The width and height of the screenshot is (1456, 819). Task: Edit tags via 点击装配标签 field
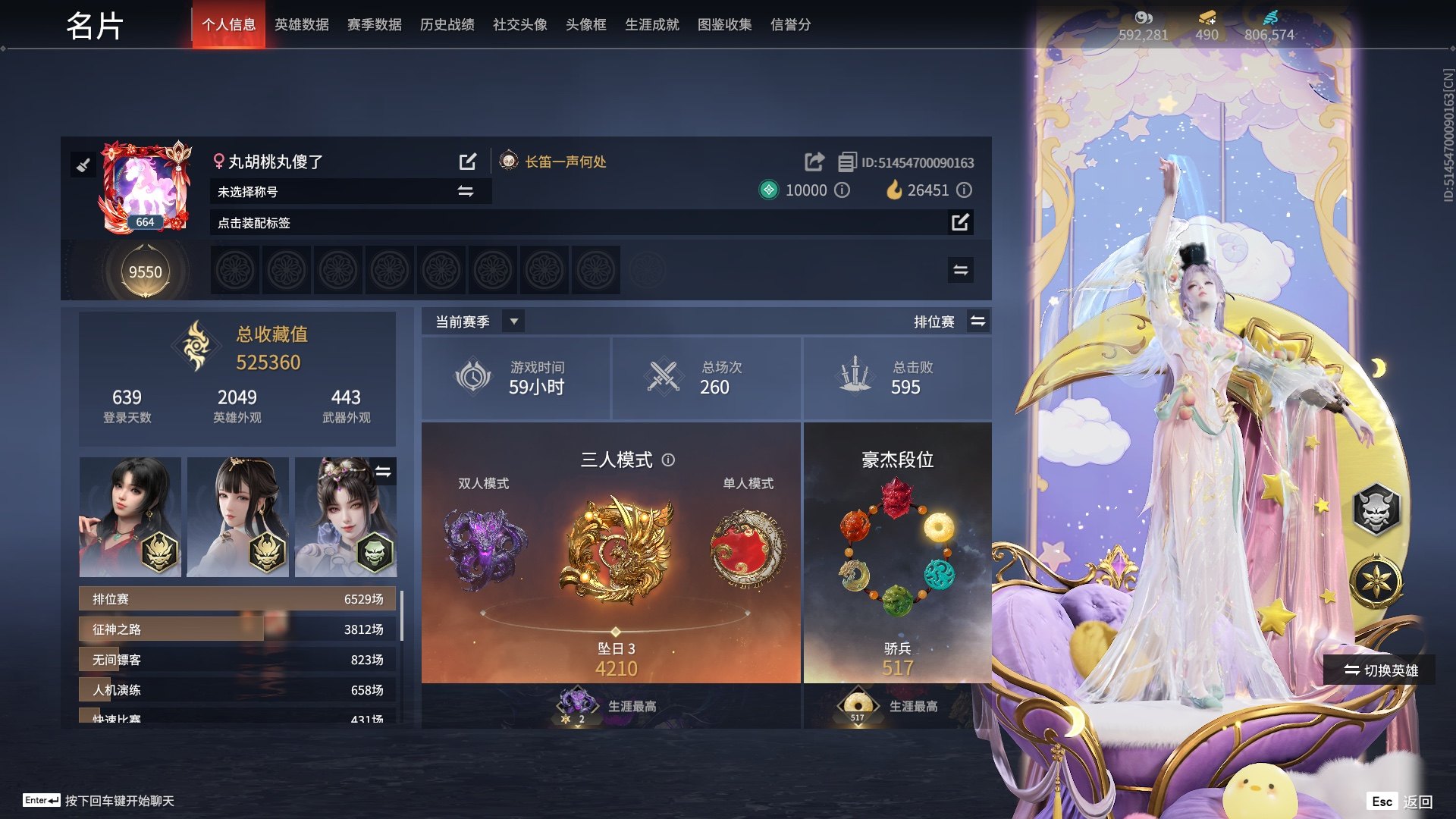(x=961, y=223)
